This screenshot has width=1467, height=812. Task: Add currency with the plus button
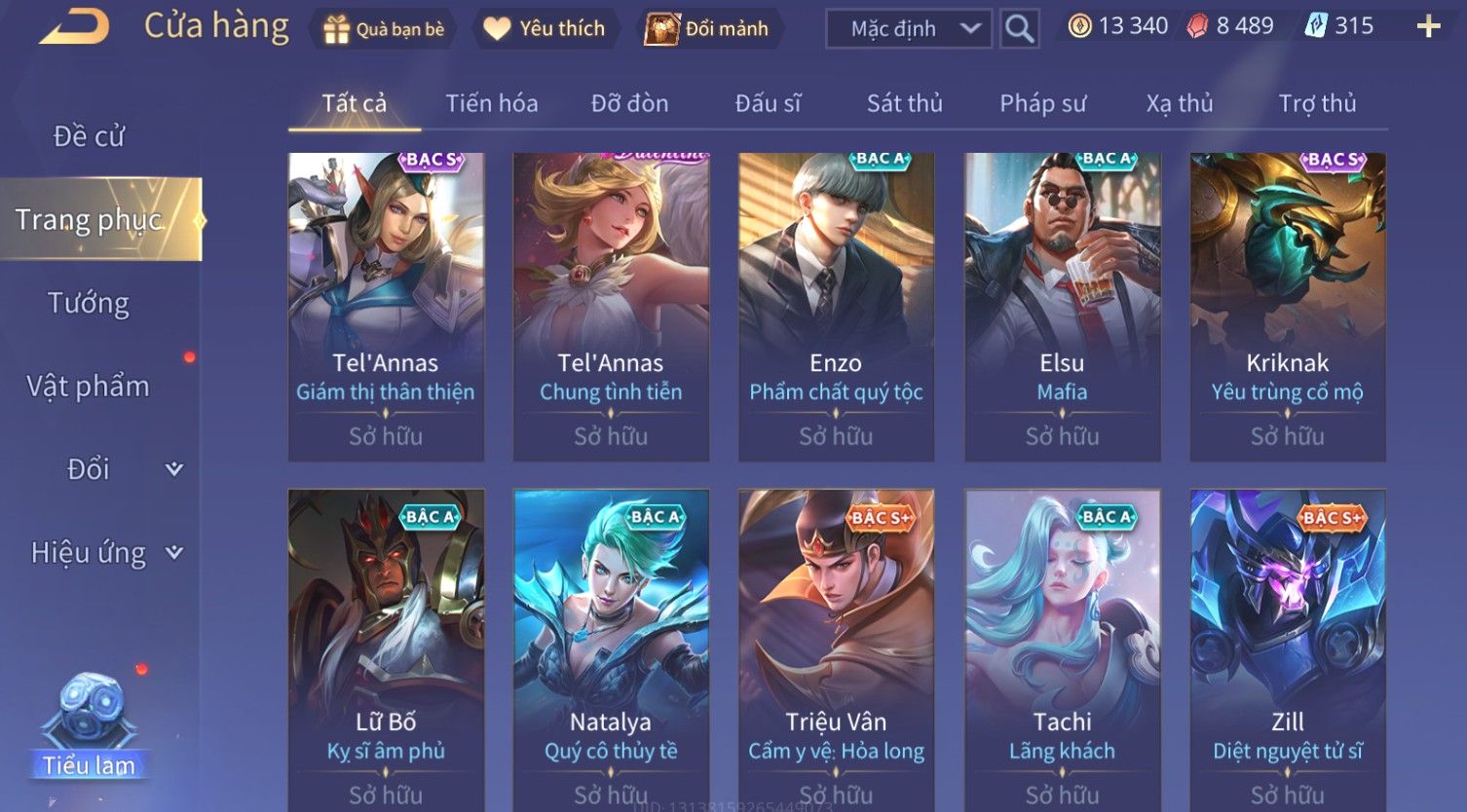coord(1428,26)
